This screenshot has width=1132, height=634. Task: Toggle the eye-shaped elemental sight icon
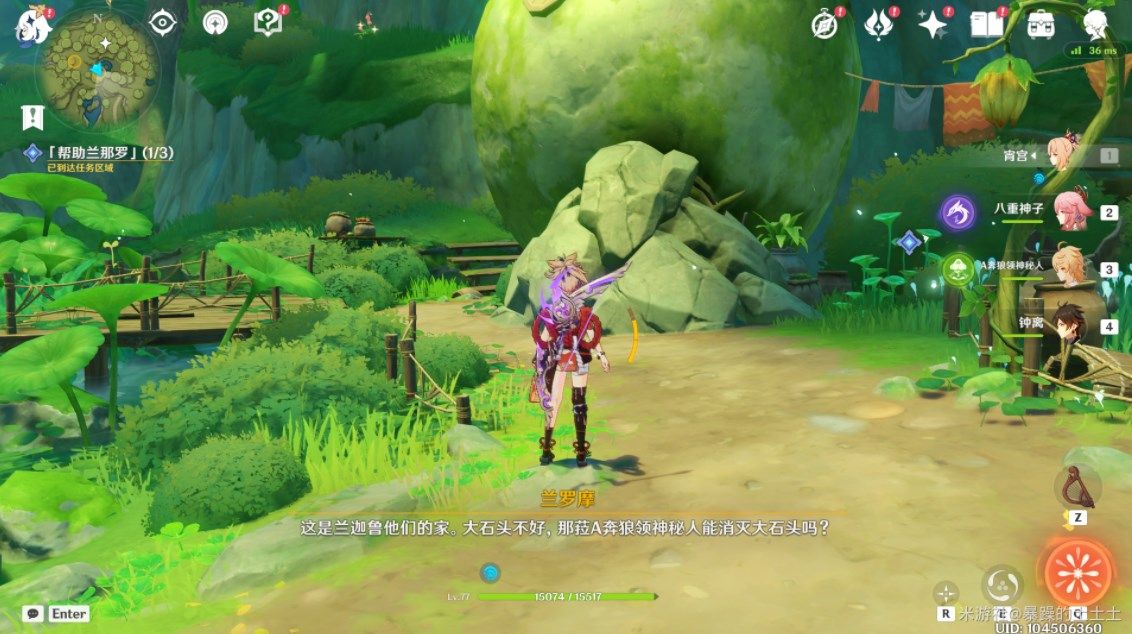pyautogui.click(x=162, y=22)
